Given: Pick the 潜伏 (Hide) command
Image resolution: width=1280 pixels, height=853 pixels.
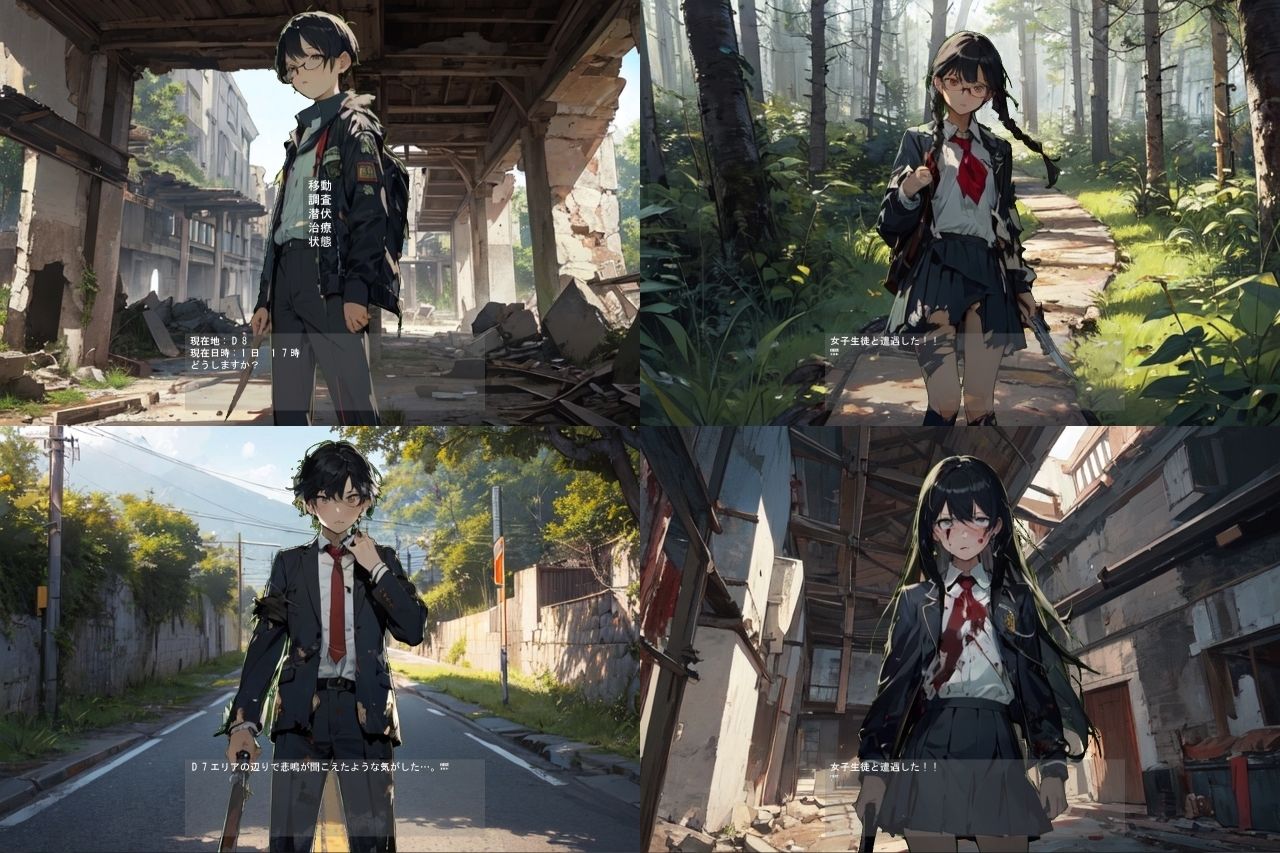Looking at the screenshot, I should point(319,214).
